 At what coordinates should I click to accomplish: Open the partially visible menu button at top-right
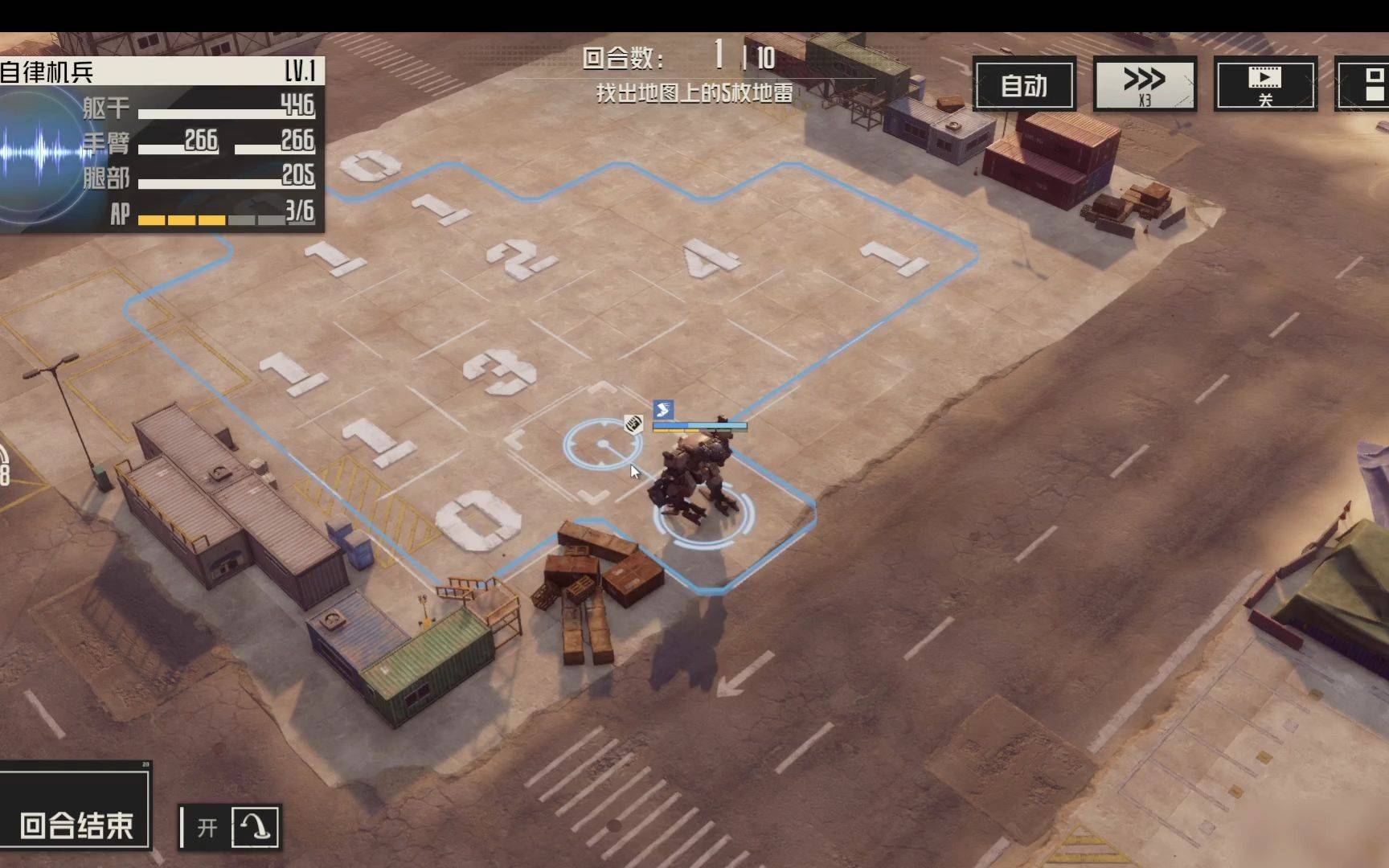point(1366,84)
